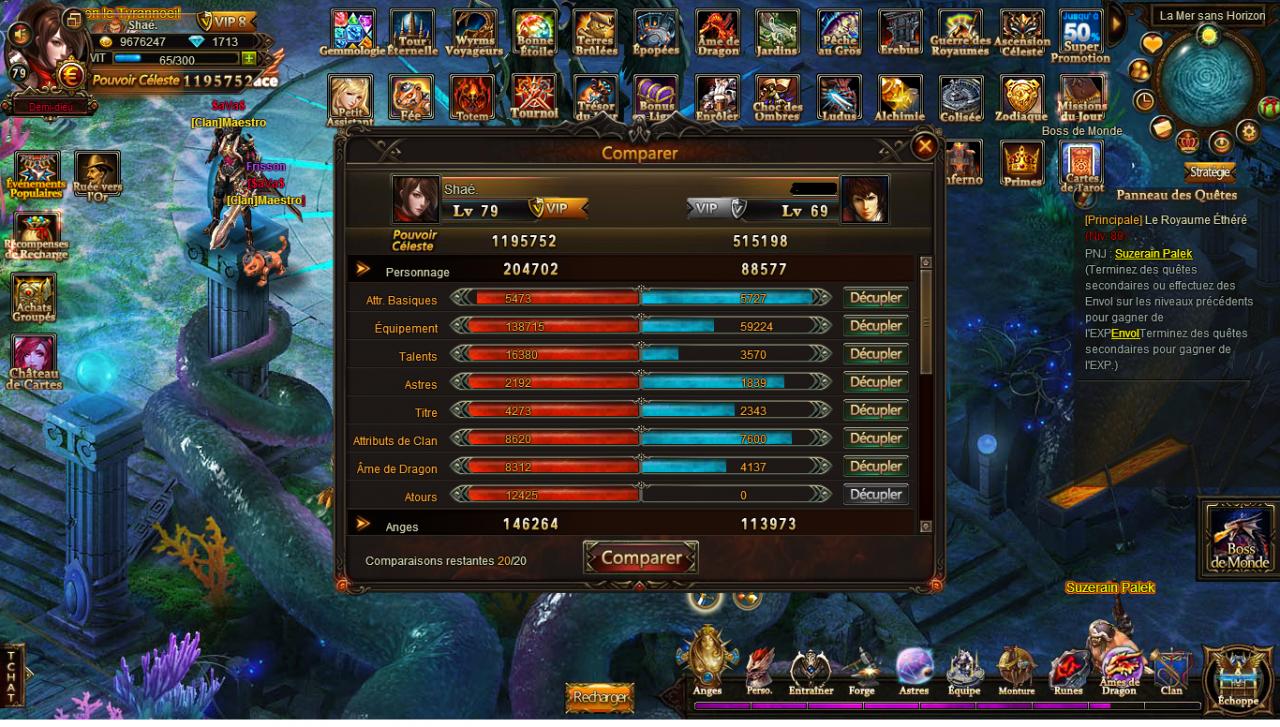Multiply Équipement with its Décupler button

876,326
